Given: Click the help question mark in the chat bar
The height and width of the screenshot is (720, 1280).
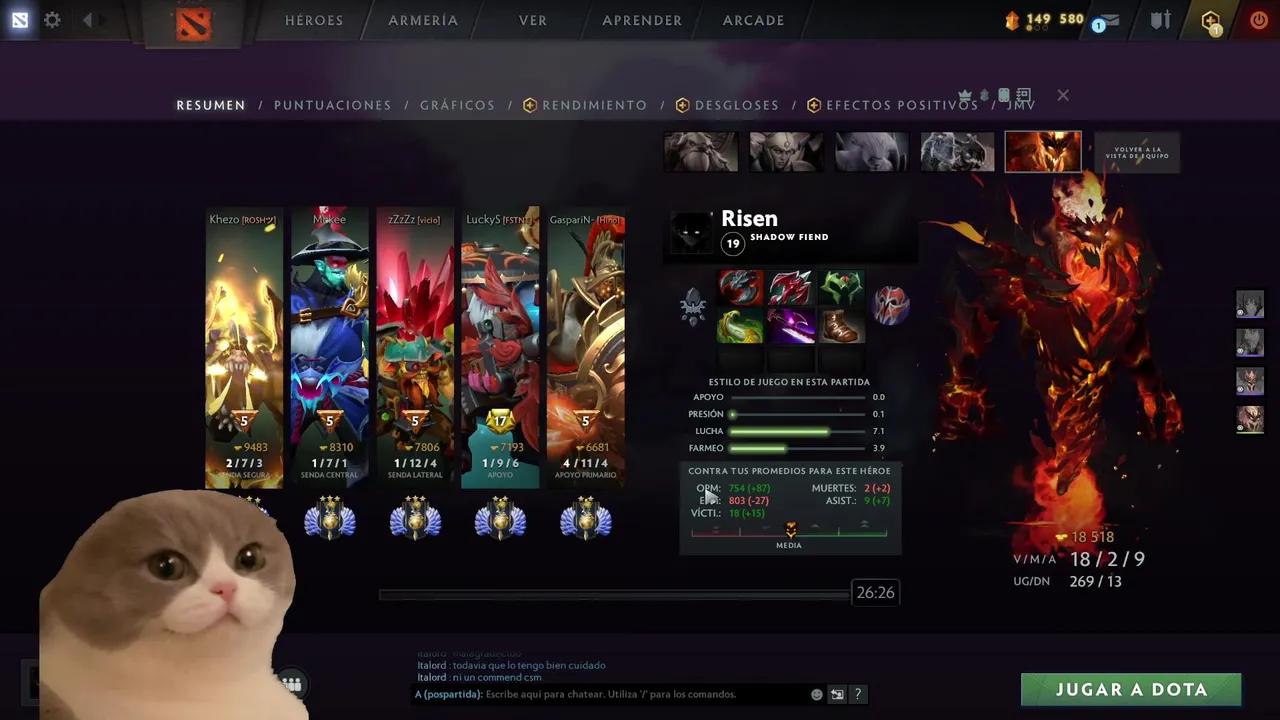Looking at the screenshot, I should (x=857, y=694).
